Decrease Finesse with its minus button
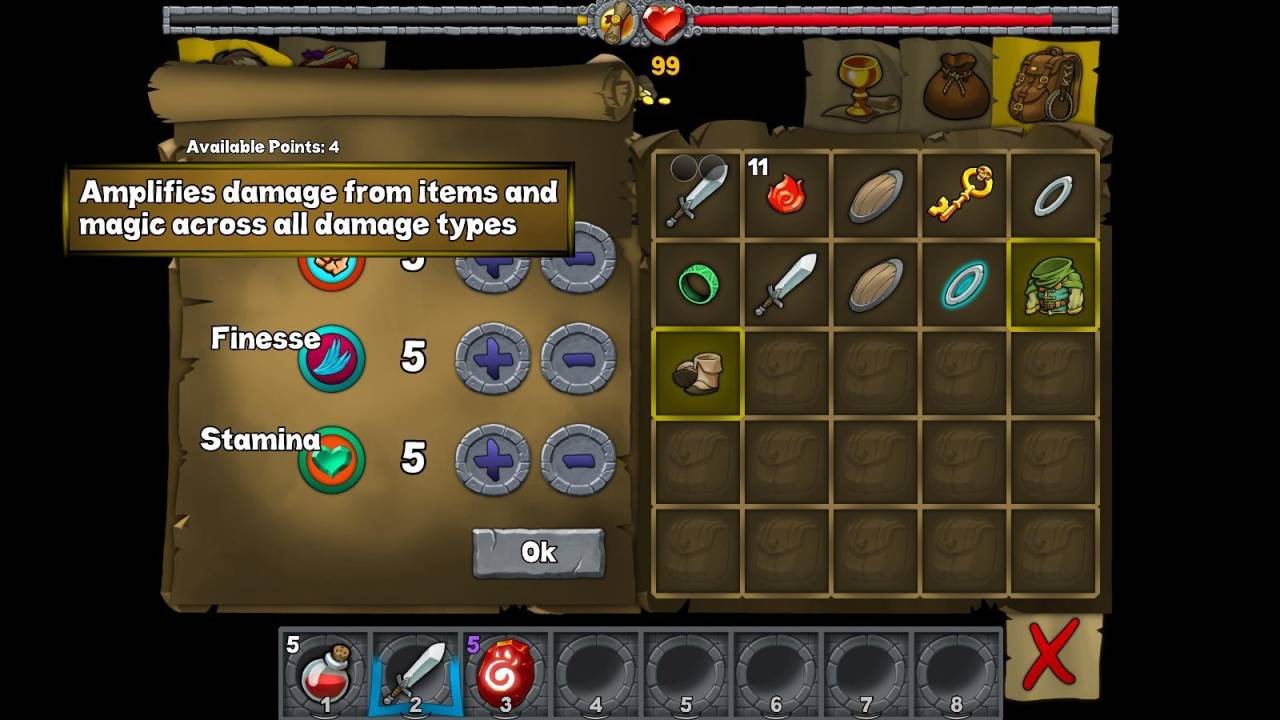The height and width of the screenshot is (720, 1280). point(578,357)
